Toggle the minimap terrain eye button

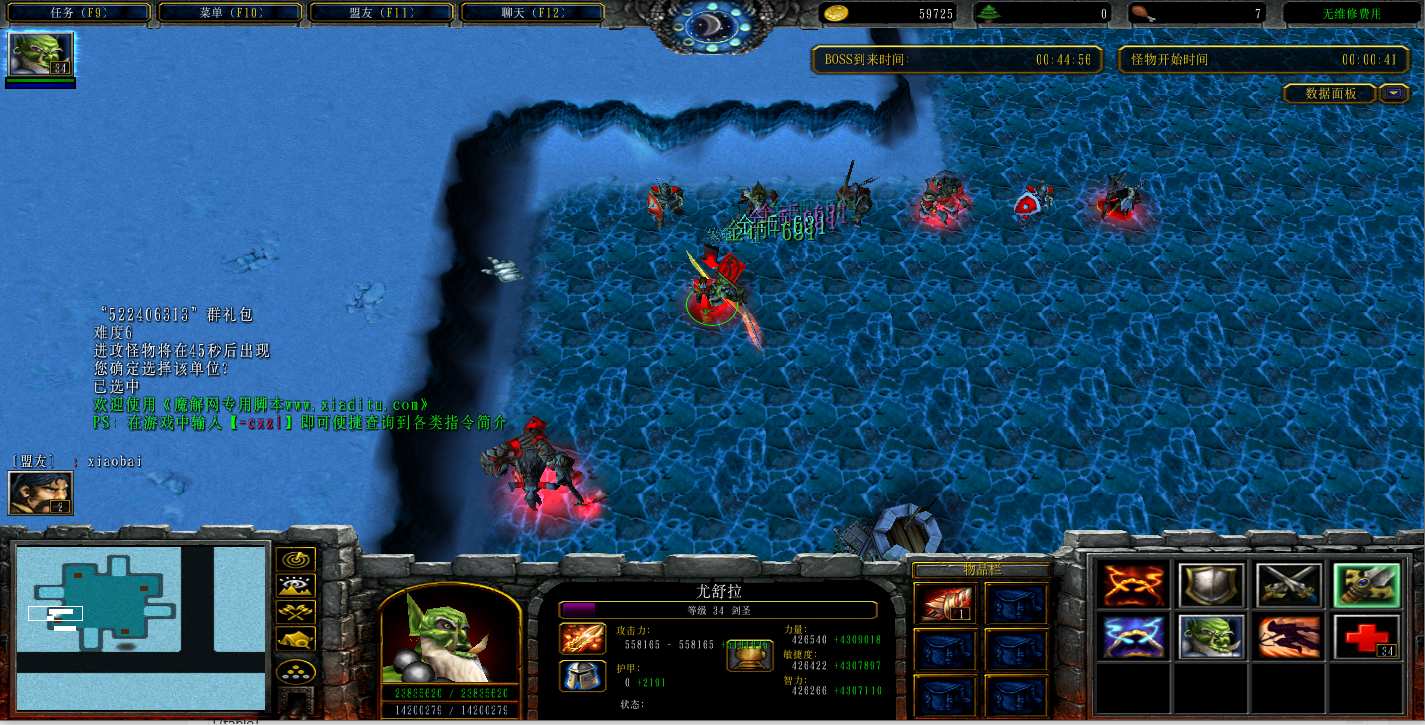pyautogui.click(x=297, y=586)
